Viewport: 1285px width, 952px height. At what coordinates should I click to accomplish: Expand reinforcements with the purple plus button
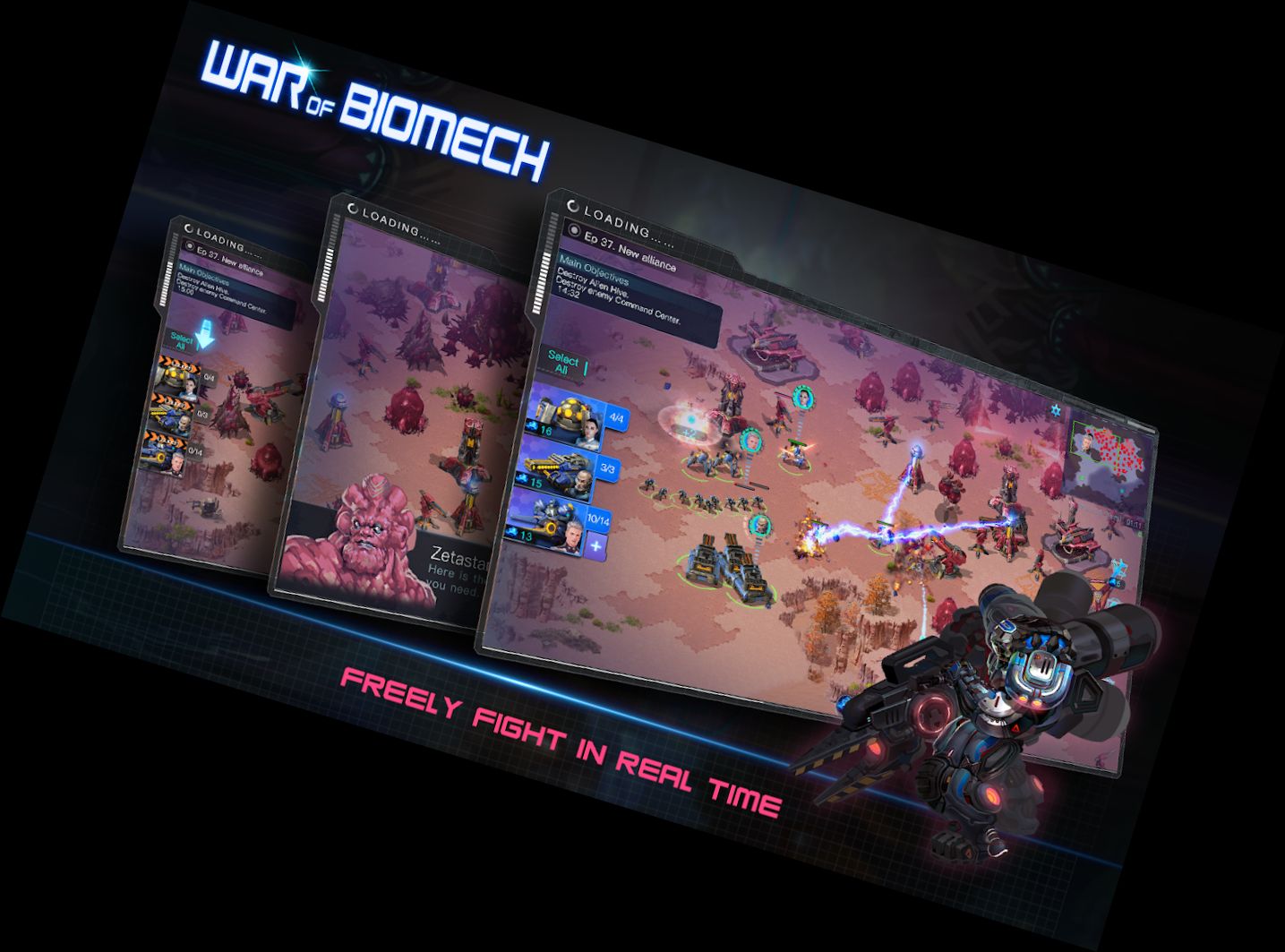[595, 546]
